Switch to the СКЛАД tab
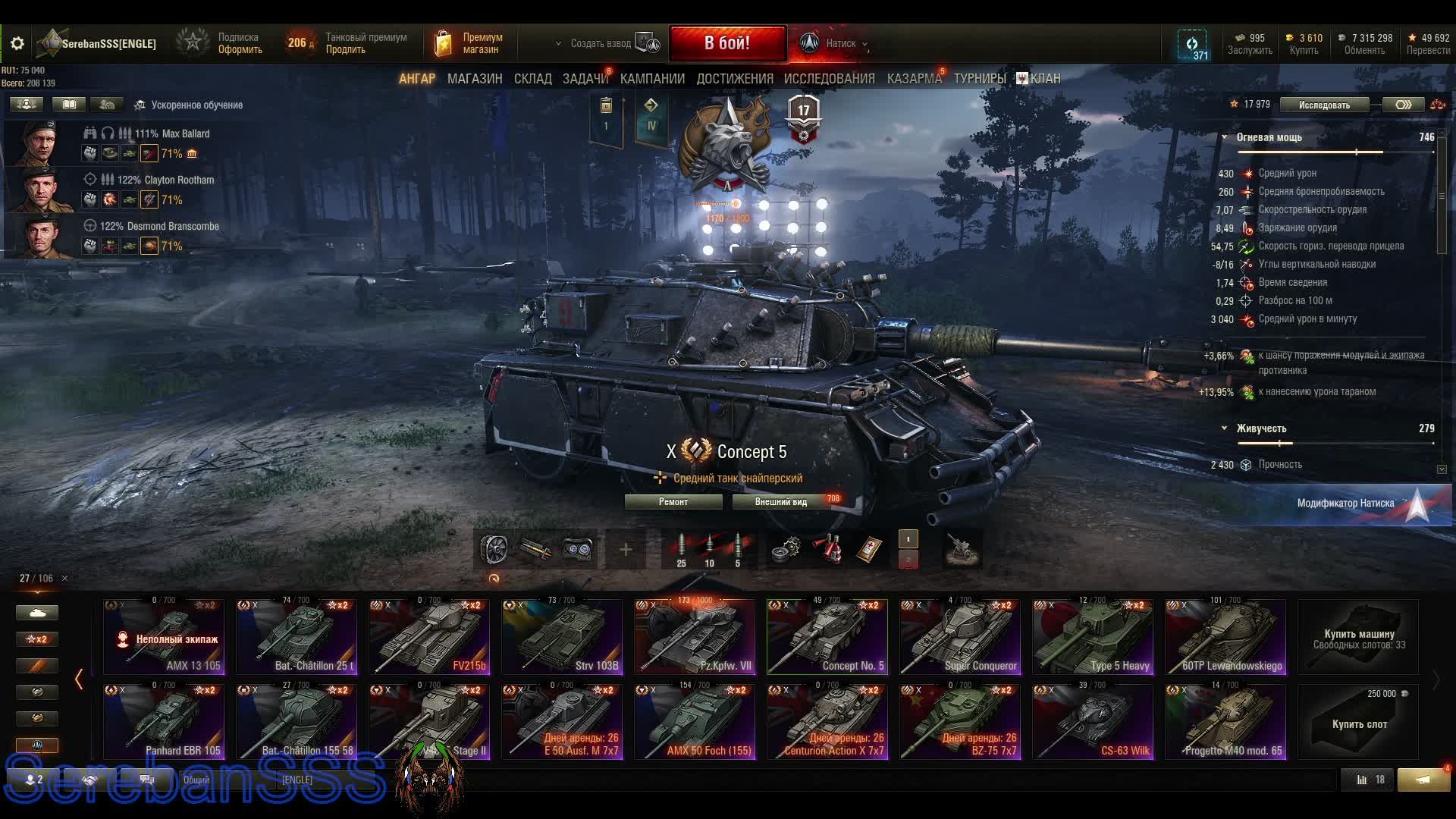The width and height of the screenshot is (1456, 819). pyautogui.click(x=532, y=79)
